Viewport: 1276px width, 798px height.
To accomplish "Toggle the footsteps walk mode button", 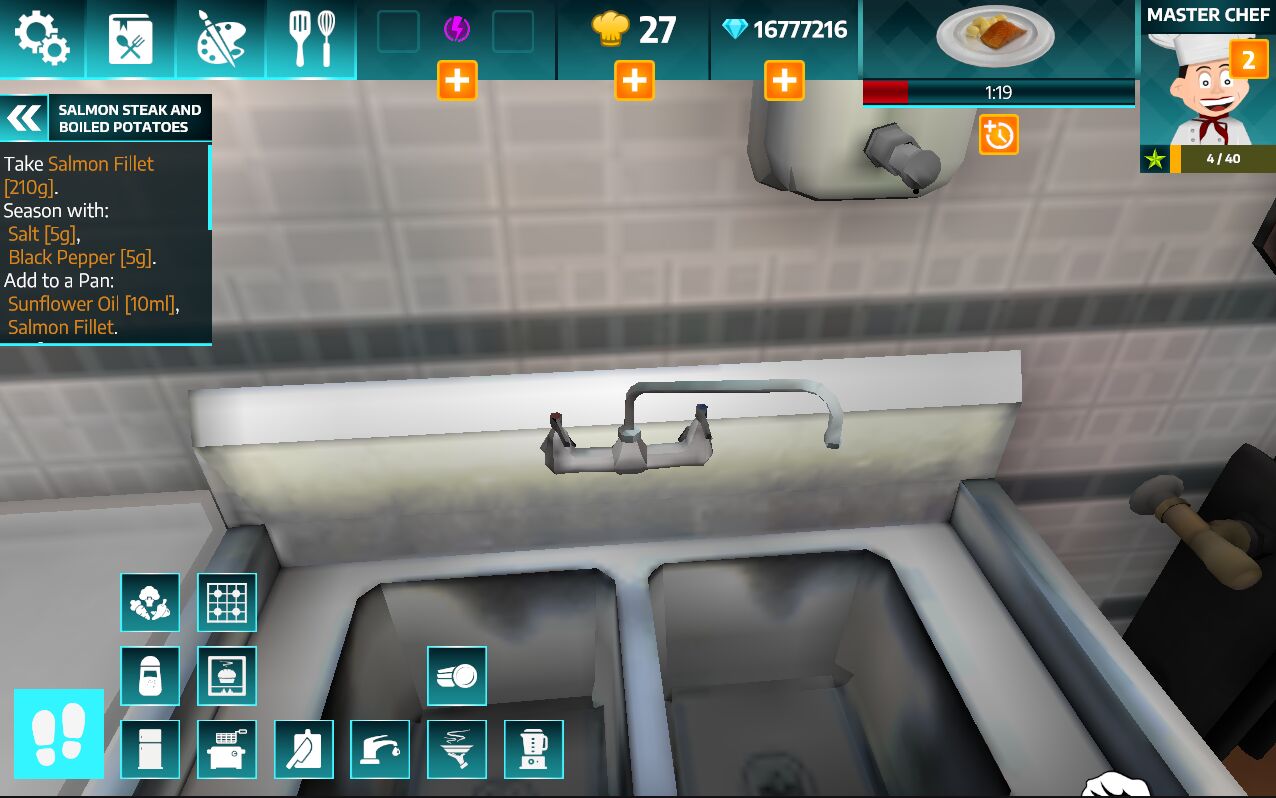I will pyautogui.click(x=59, y=734).
